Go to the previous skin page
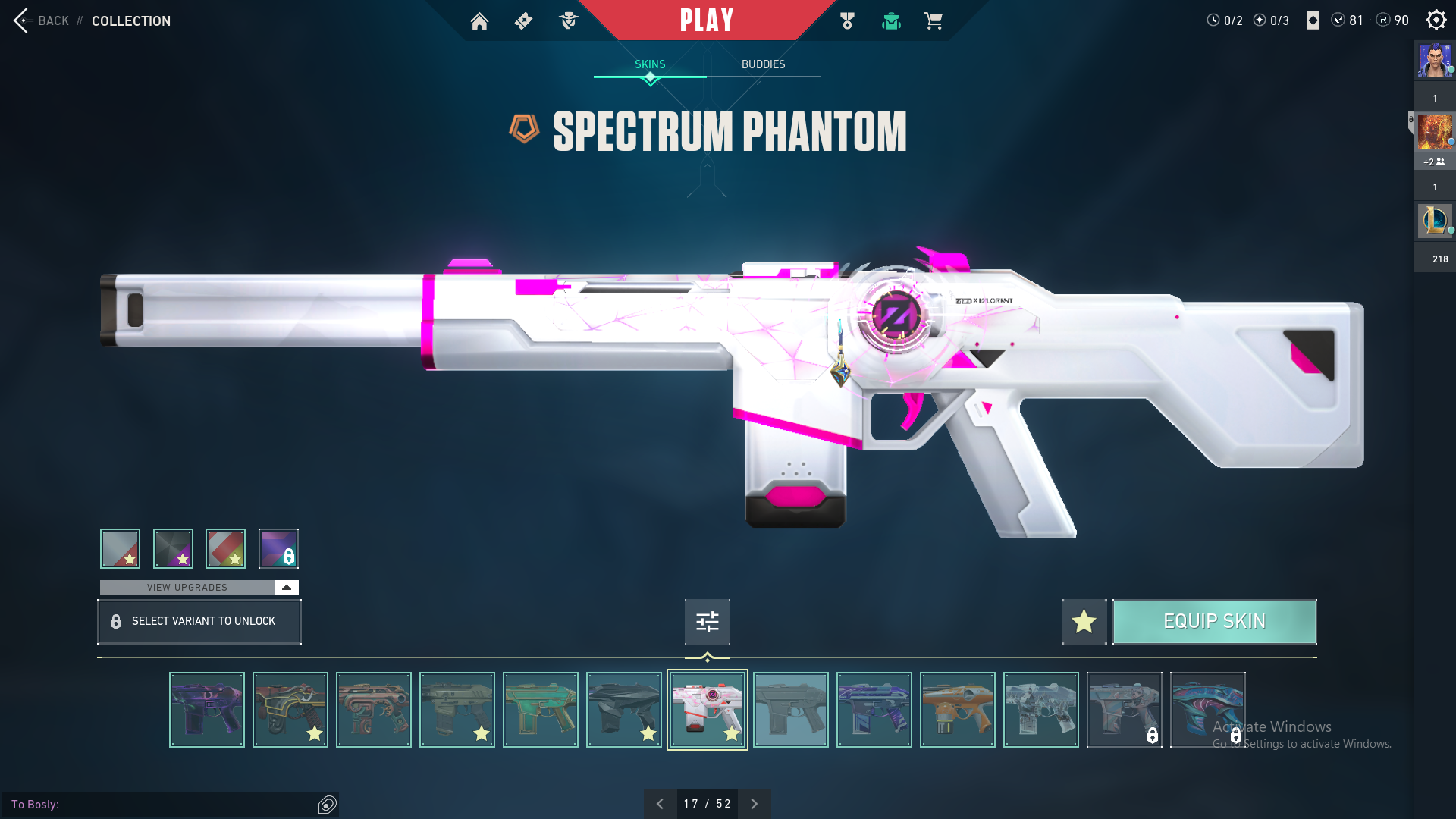The image size is (1456, 819). (660, 804)
